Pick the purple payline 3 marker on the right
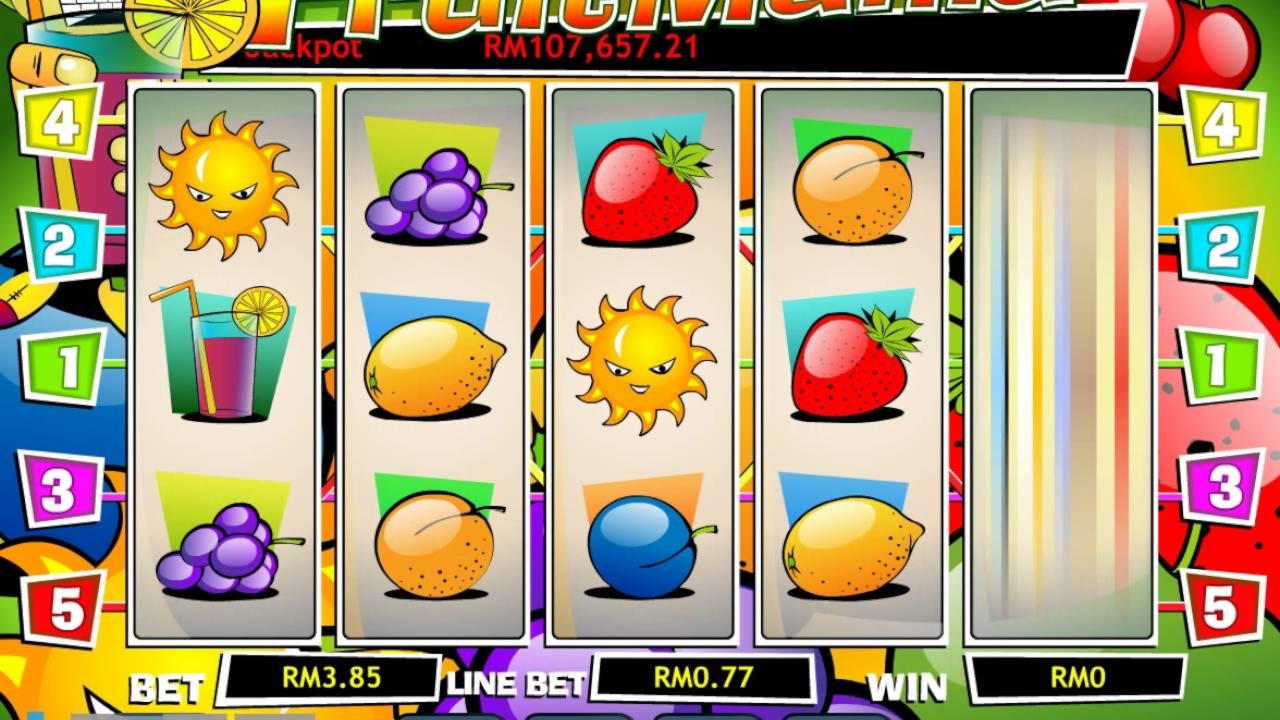 point(1222,487)
